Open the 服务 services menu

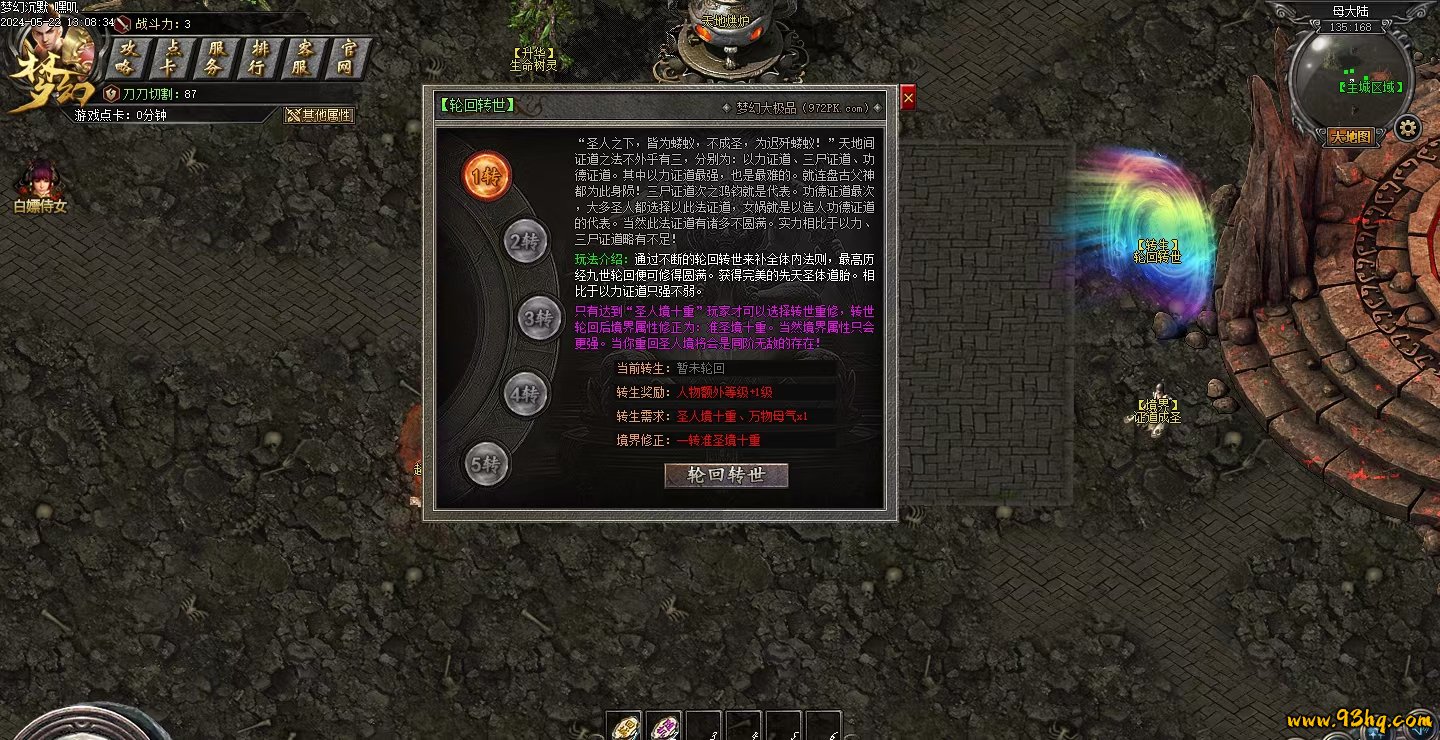point(215,58)
